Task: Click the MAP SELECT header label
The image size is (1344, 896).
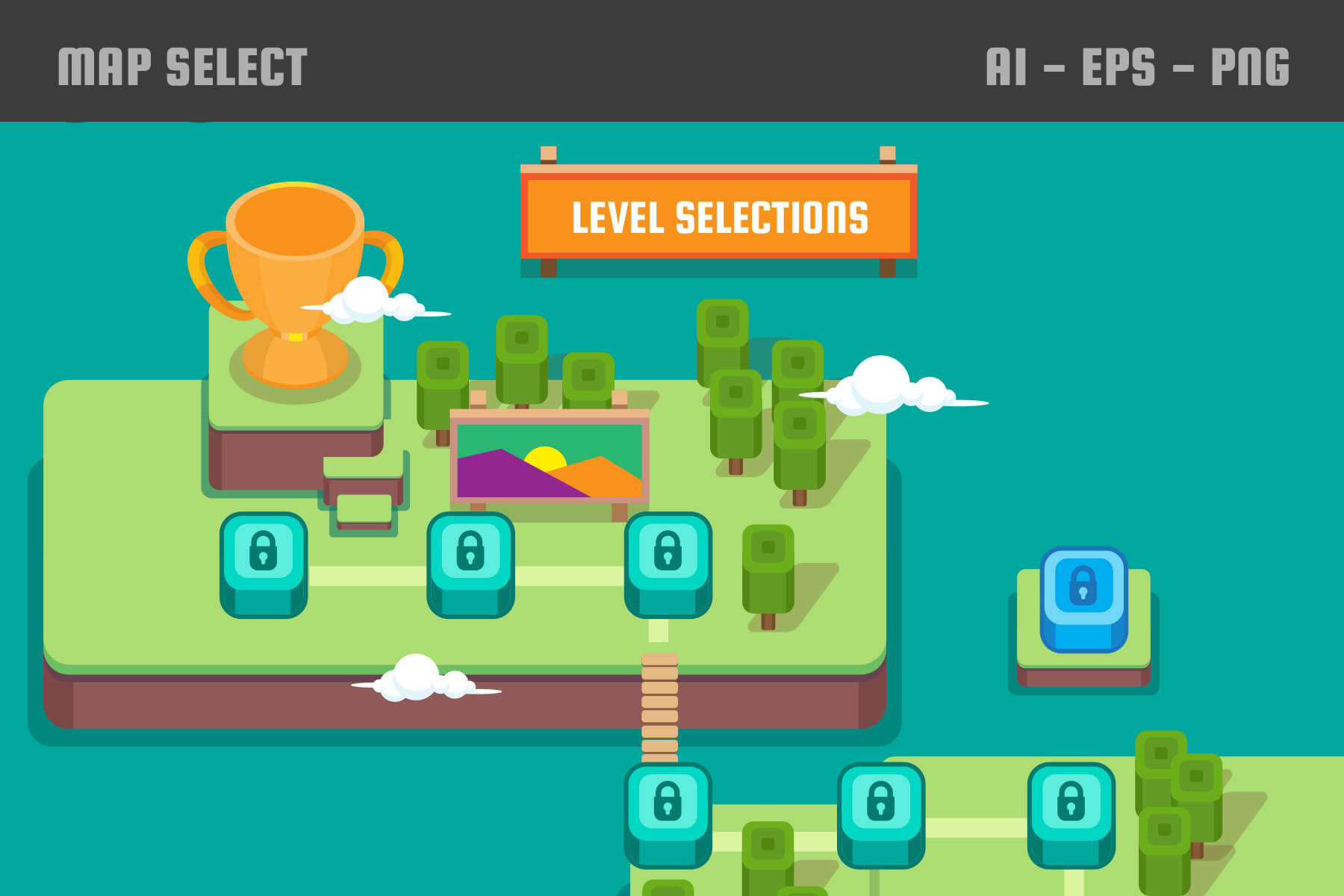Action: pyautogui.click(x=183, y=63)
